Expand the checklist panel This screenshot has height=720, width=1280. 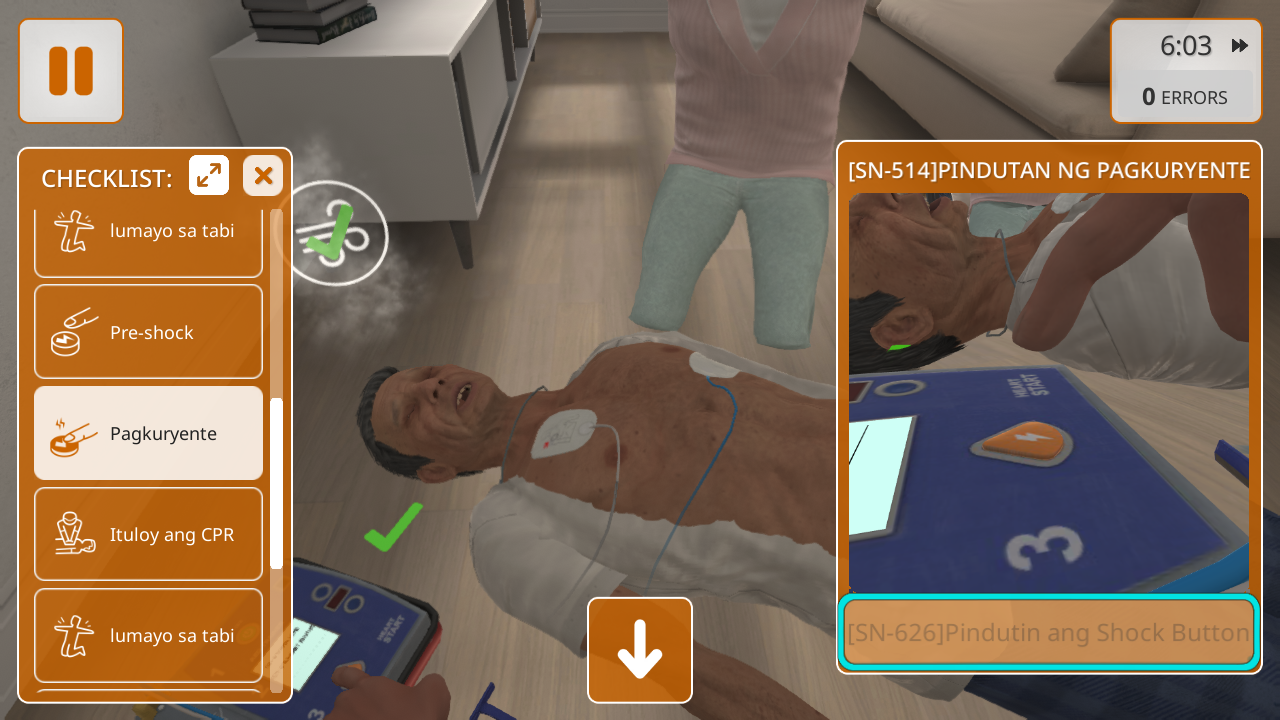[209, 176]
